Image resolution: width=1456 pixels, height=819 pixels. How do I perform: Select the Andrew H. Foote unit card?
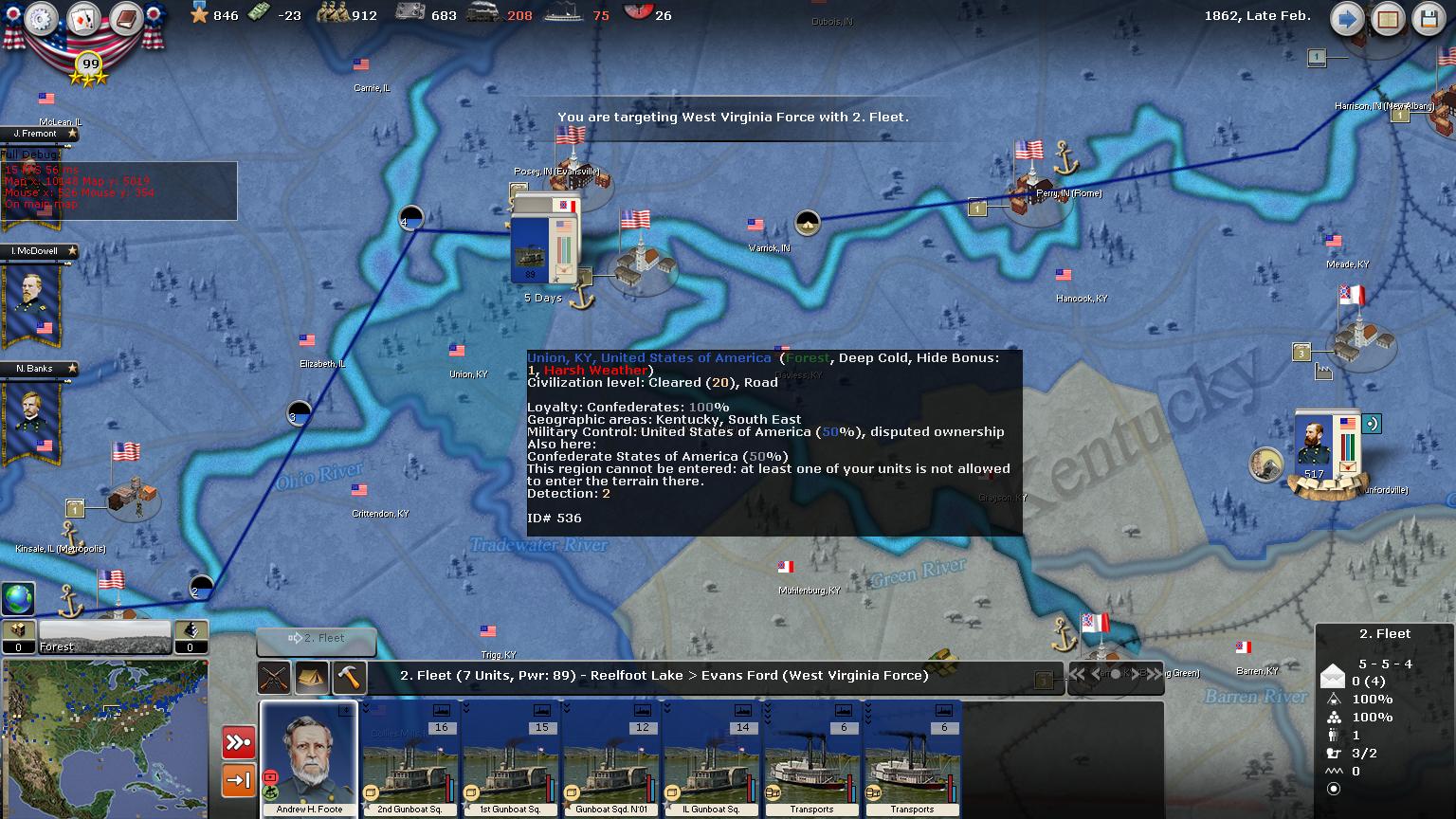(x=309, y=758)
